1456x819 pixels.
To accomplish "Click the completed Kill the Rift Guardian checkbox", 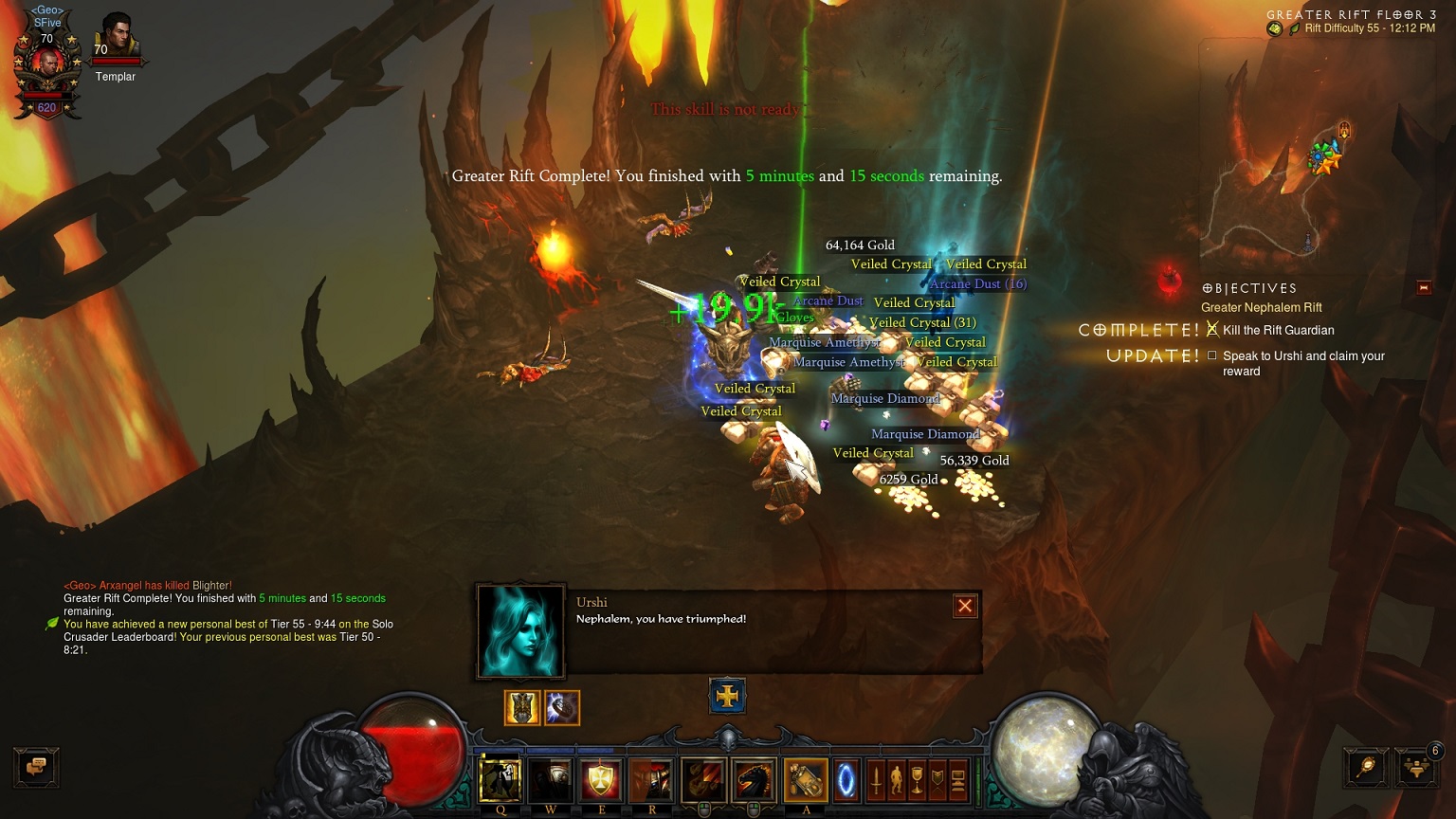I will (1213, 329).
